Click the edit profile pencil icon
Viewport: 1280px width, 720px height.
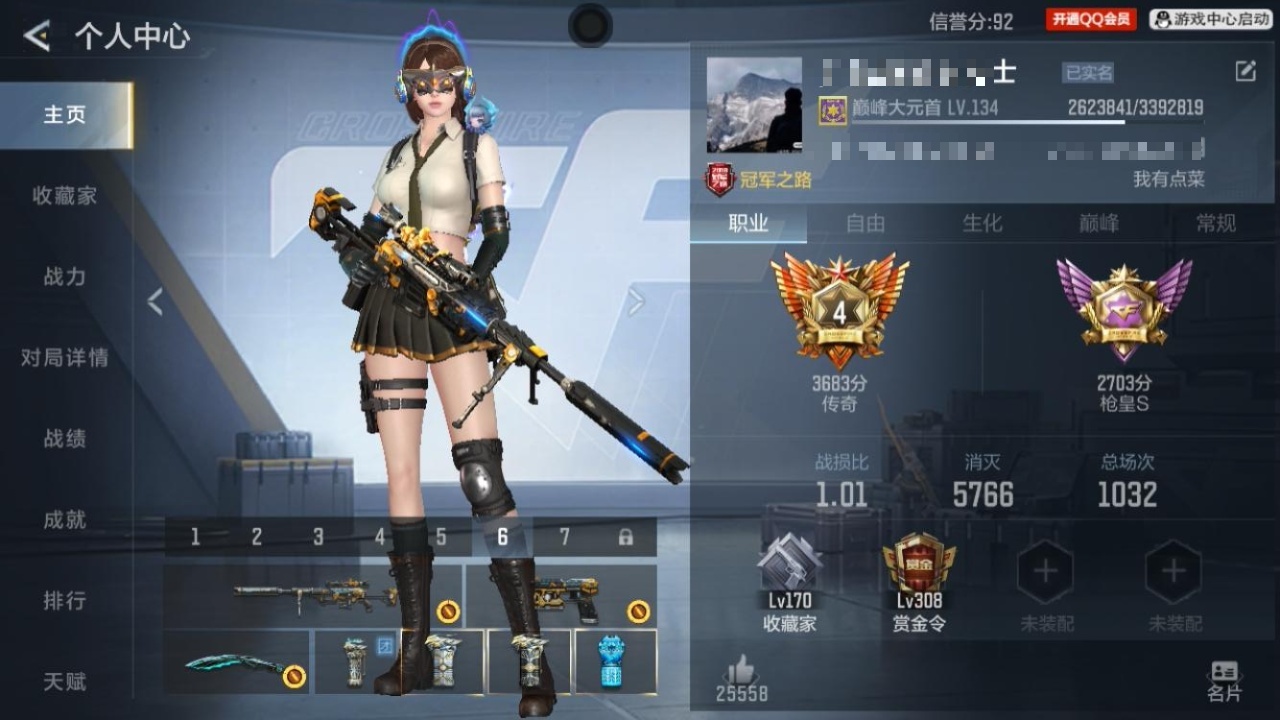click(1245, 71)
